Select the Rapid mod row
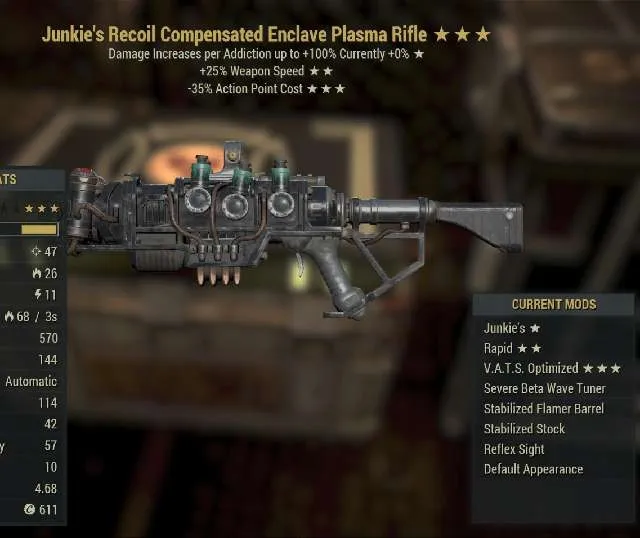The width and height of the screenshot is (640, 538). click(512, 348)
